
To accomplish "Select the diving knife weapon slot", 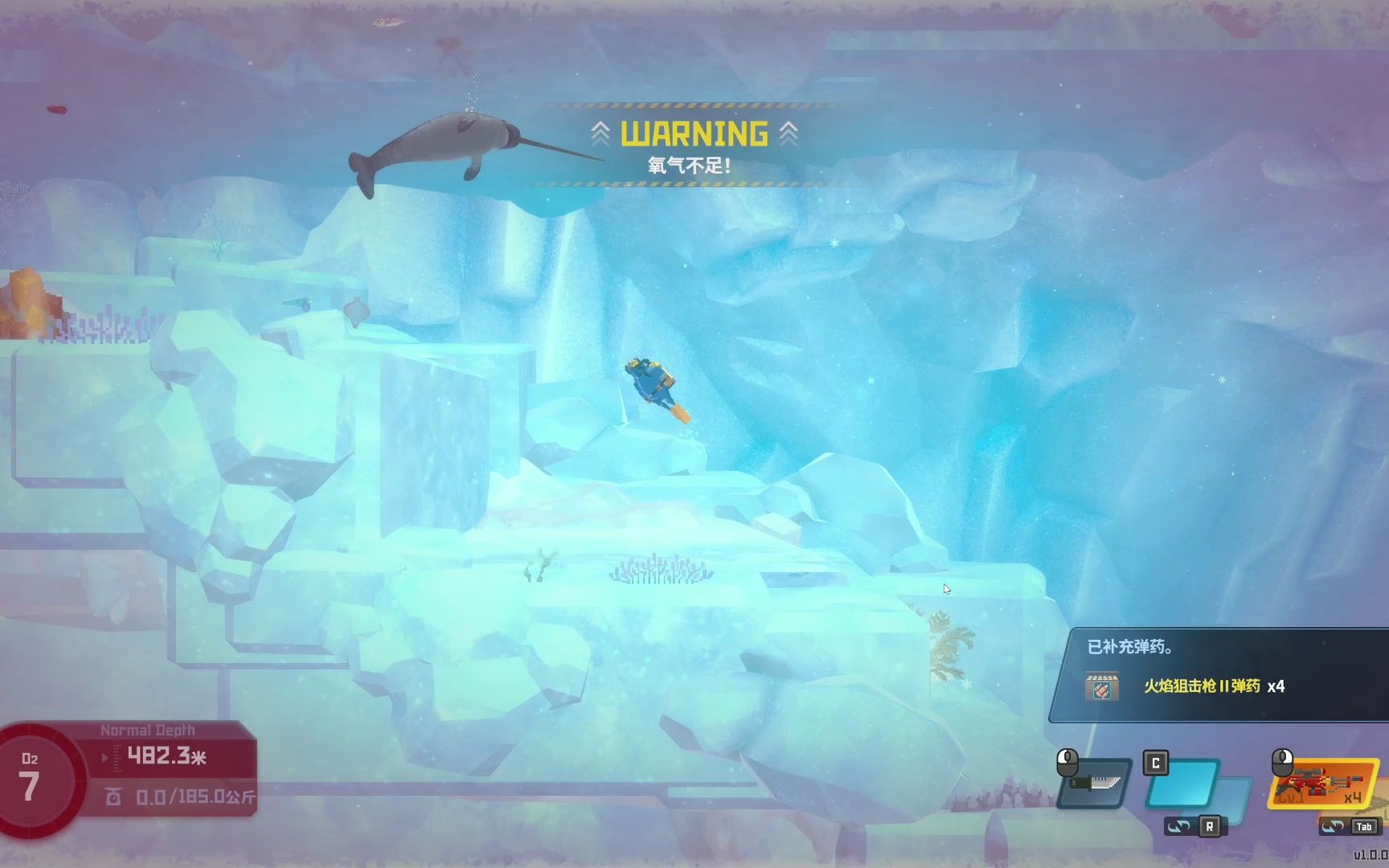I will tap(1096, 782).
